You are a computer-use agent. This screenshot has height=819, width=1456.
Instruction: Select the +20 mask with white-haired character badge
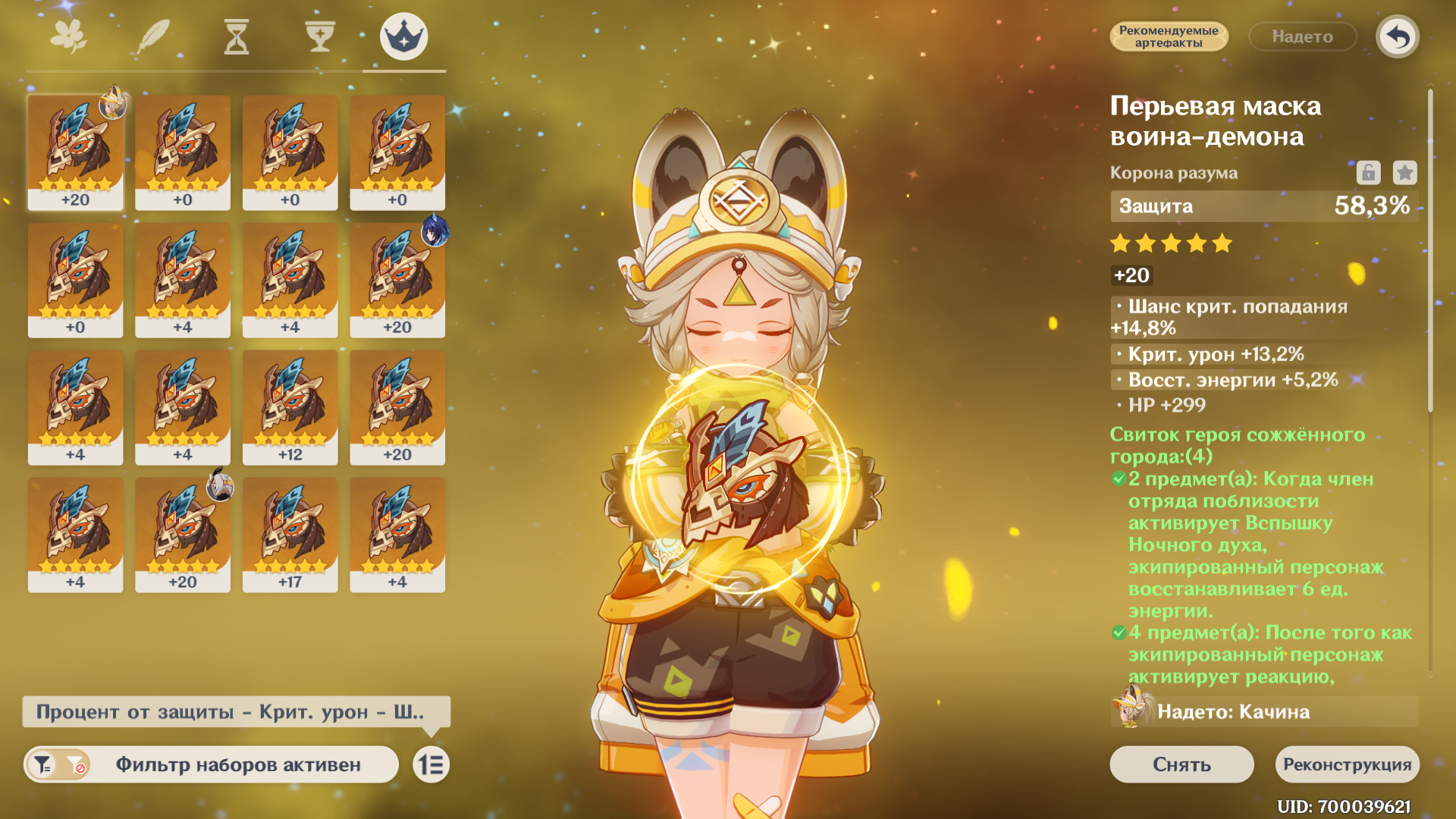coord(183,534)
